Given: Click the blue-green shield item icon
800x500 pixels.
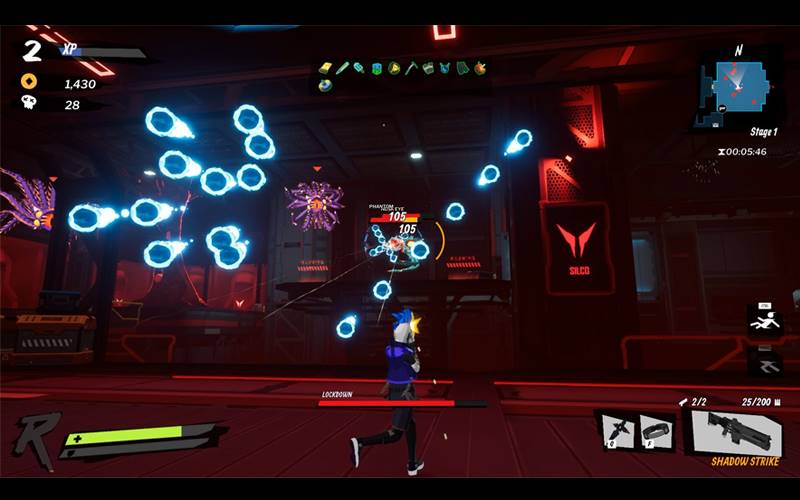Looking at the screenshot, I should (377, 68).
